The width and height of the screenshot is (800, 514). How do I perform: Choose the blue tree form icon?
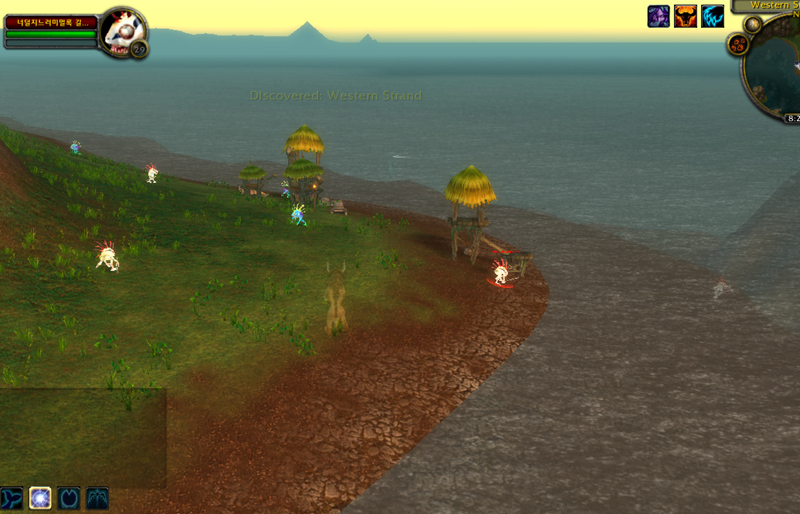97,497
